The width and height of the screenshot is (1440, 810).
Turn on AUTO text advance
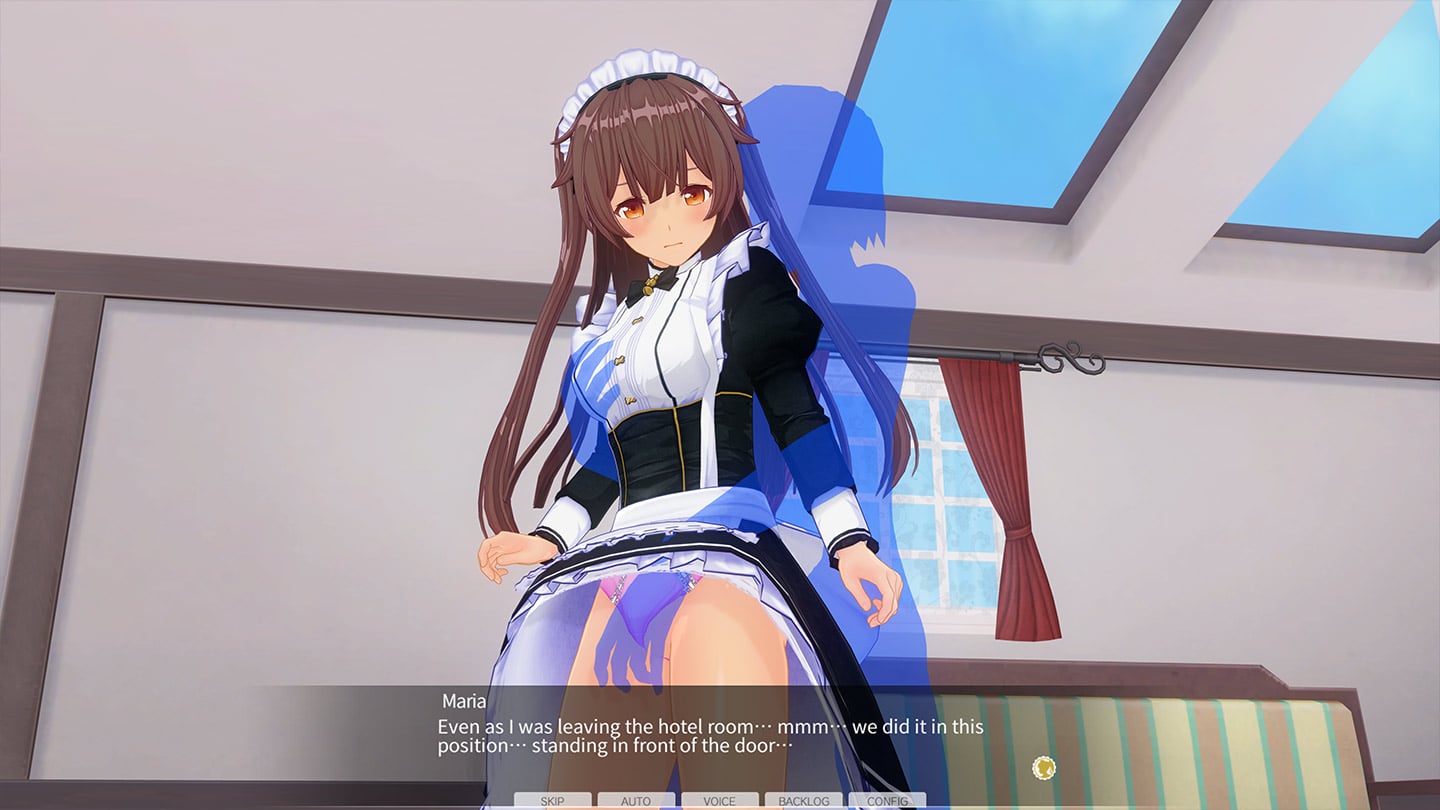(x=636, y=801)
